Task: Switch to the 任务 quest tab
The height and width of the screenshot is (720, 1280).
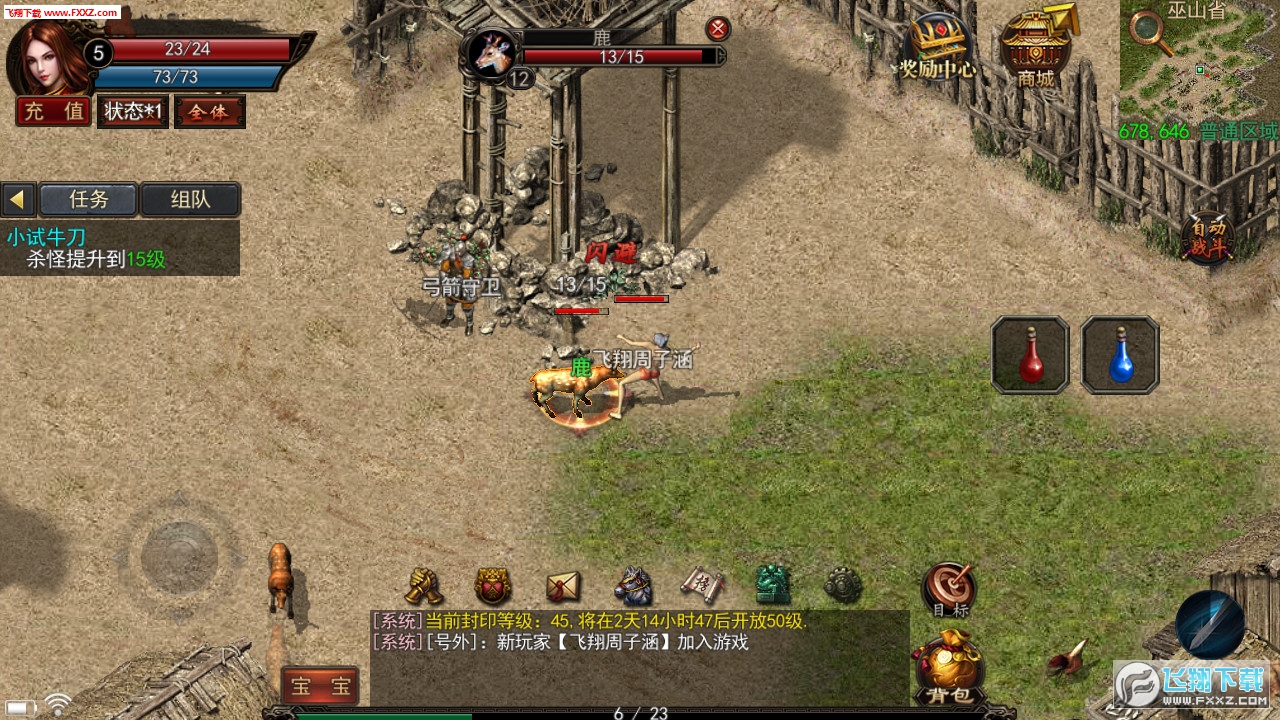Action: click(88, 199)
